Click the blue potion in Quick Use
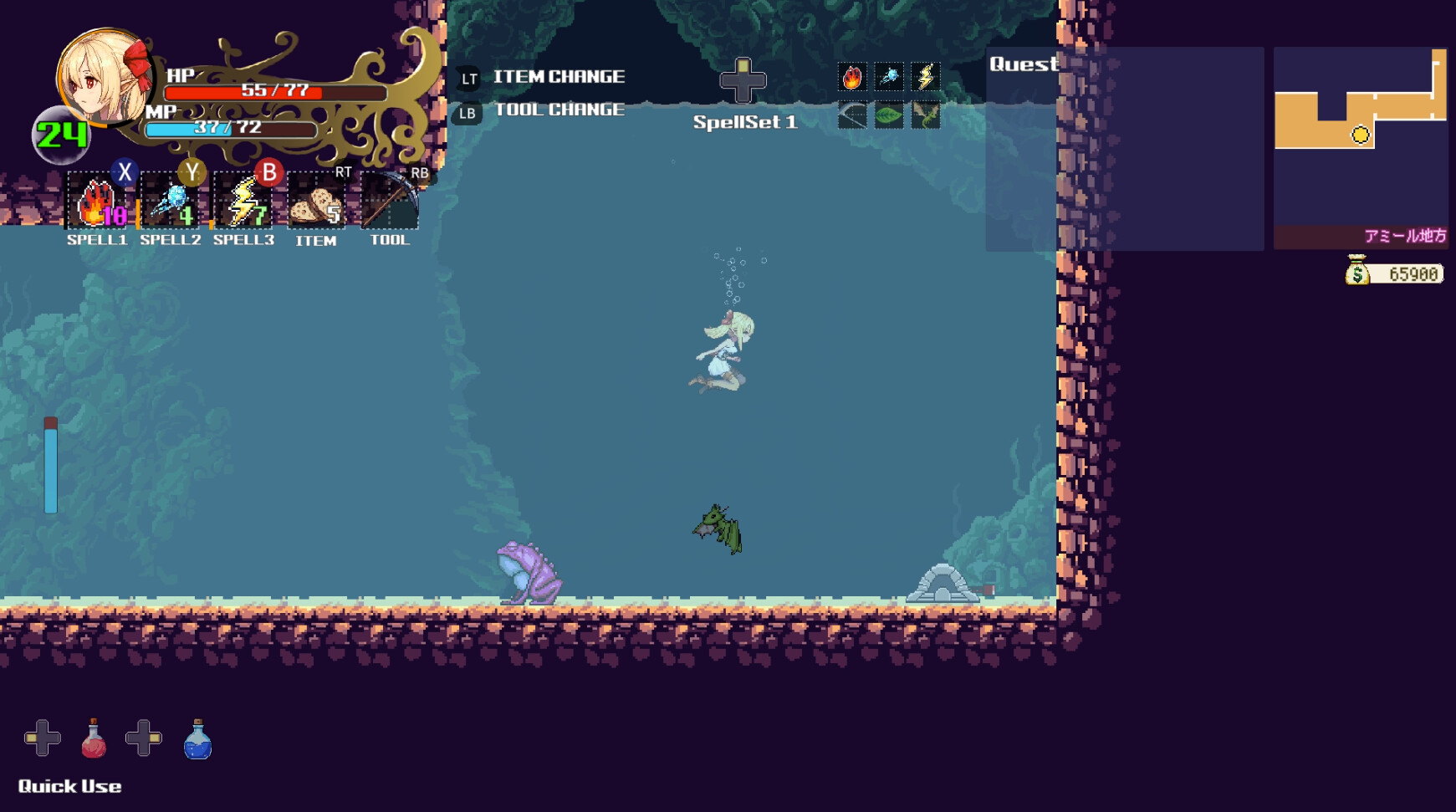Image resolution: width=1456 pixels, height=812 pixels. tap(197, 739)
